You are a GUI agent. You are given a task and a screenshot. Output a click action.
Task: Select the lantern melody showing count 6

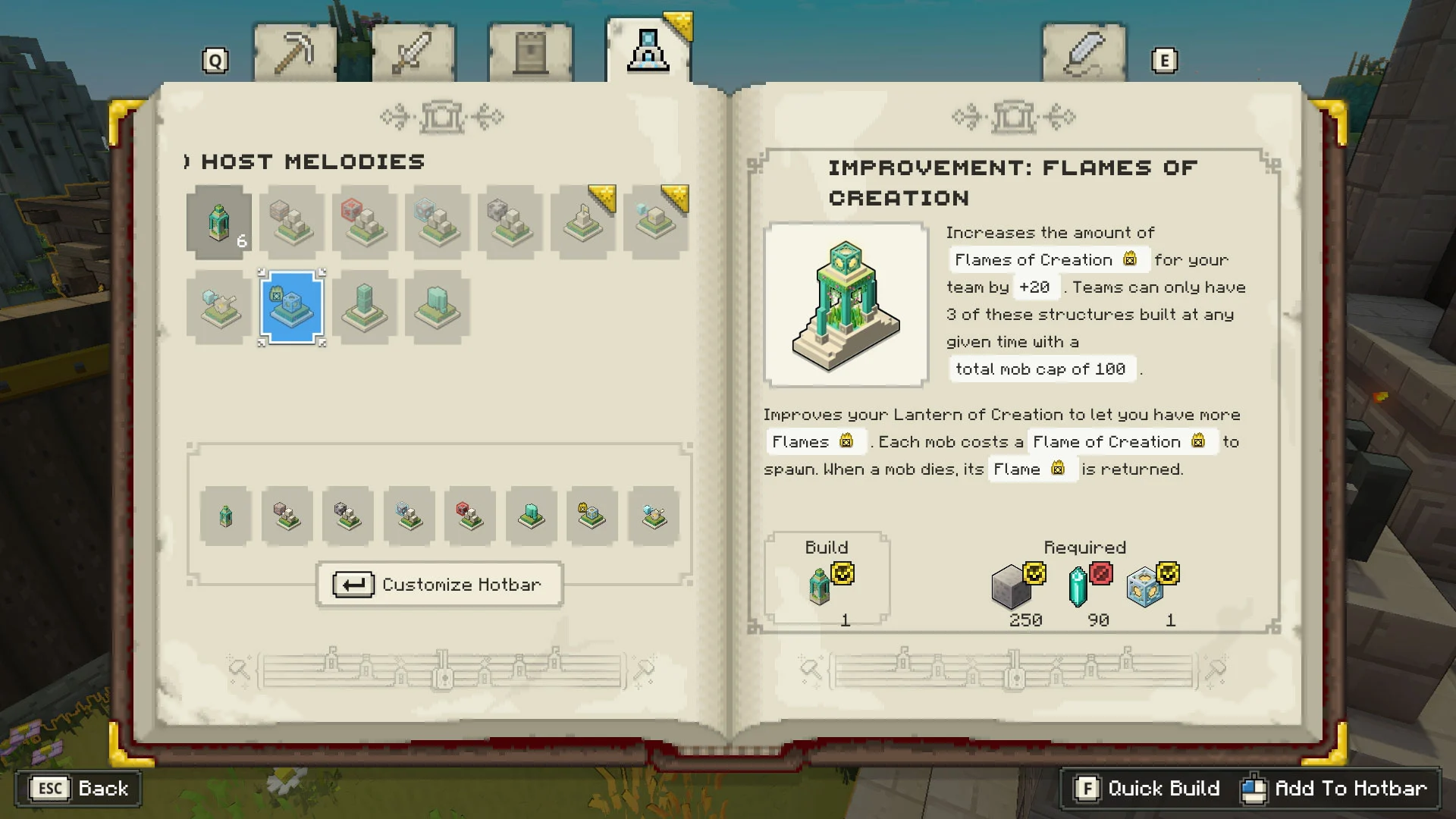[219, 222]
